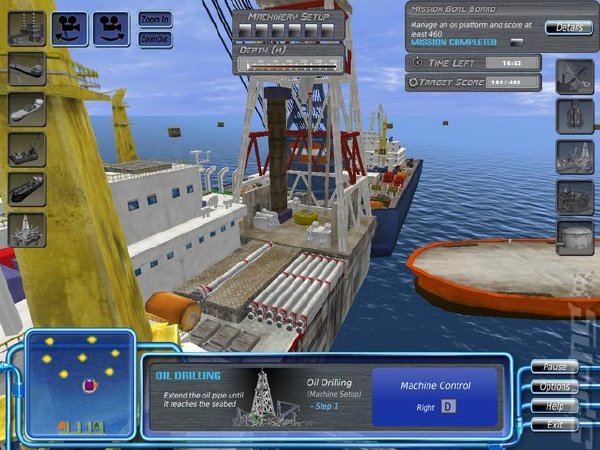
Task: Click the minimap with yellow markers
Action: pos(80,384)
